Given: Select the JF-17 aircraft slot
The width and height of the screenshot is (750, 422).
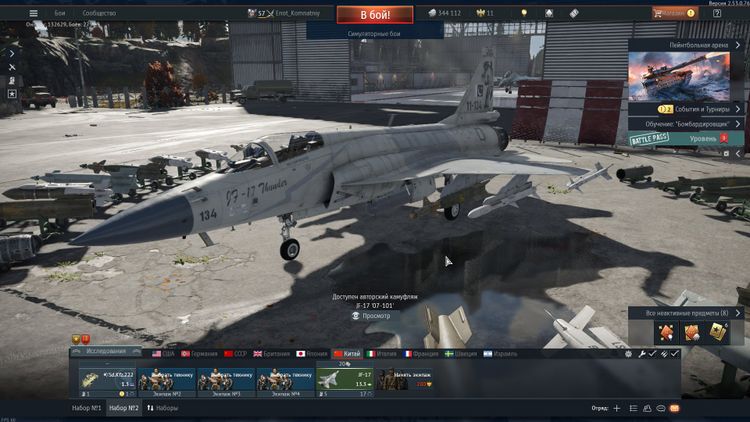Looking at the screenshot, I should click(345, 380).
